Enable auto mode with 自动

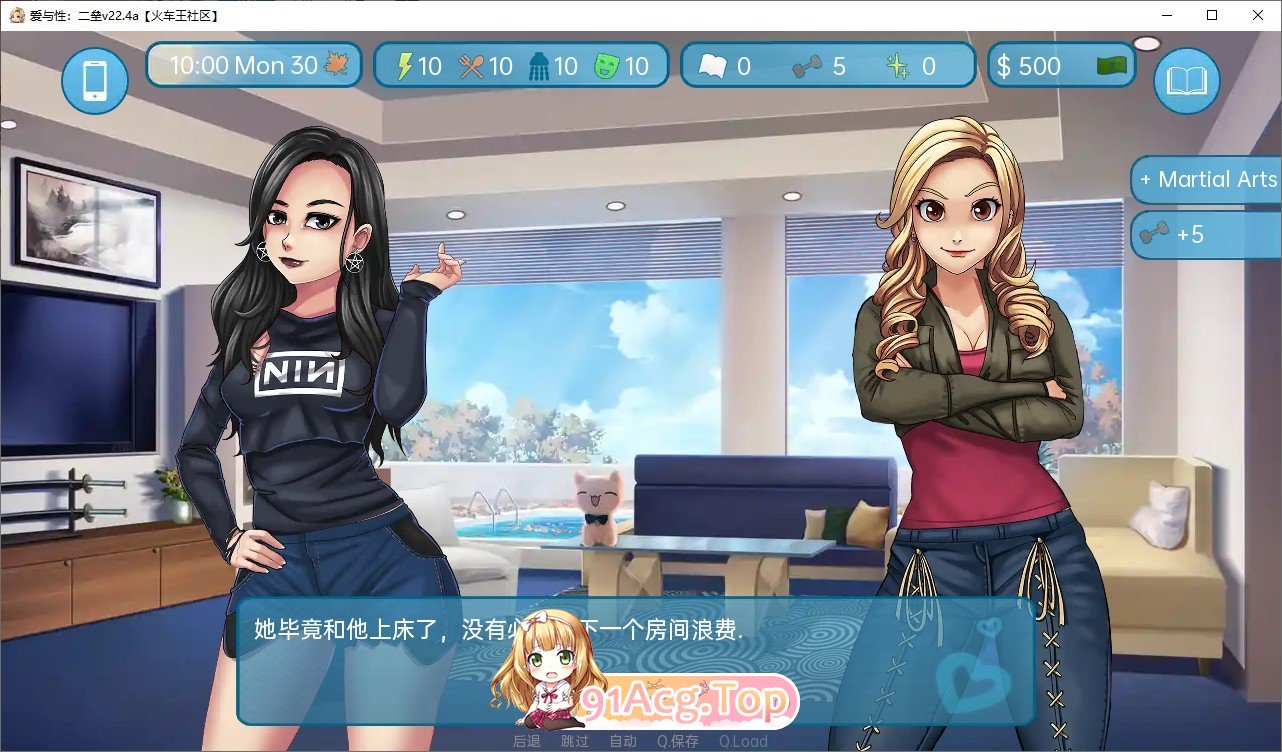click(x=623, y=741)
